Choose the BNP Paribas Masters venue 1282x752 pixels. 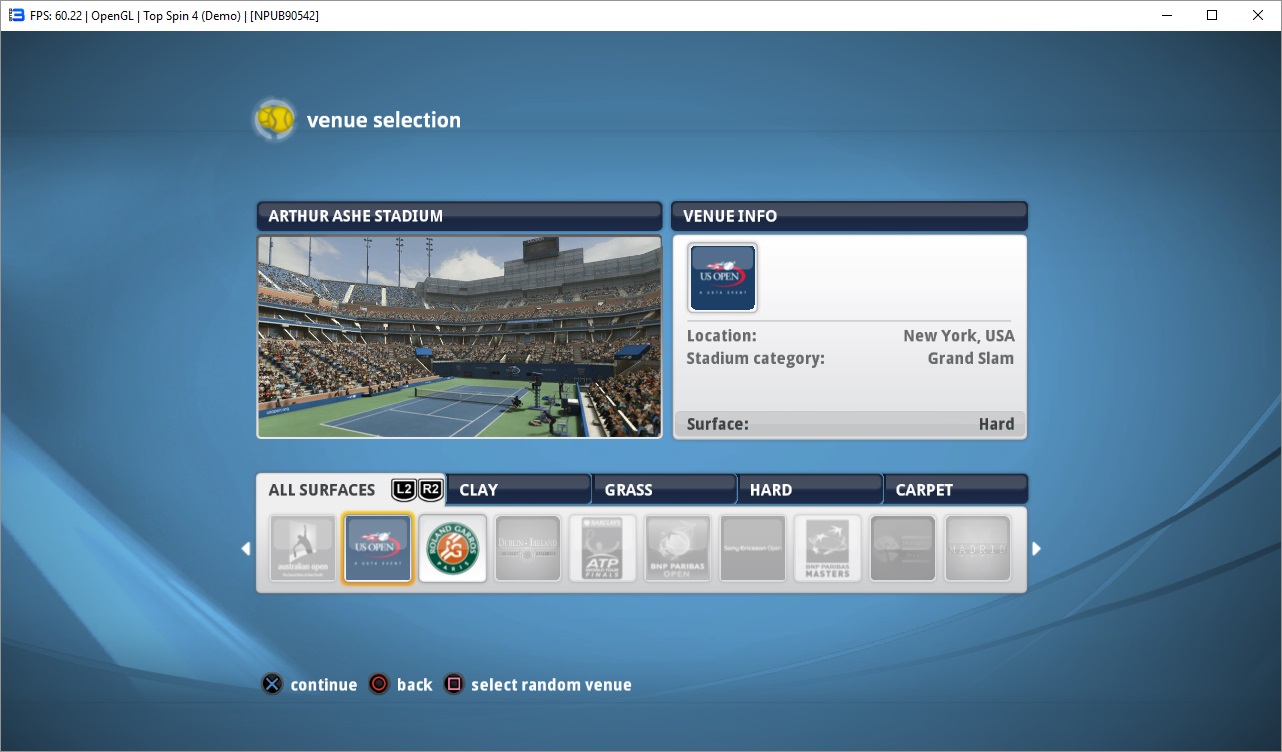click(x=828, y=548)
